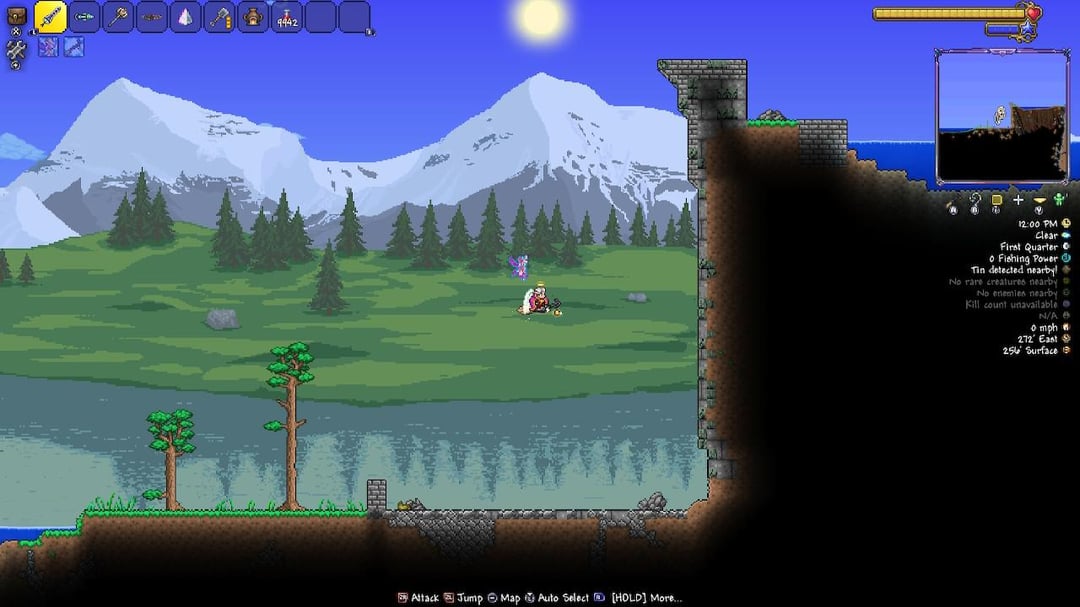1080x607 pixels.
Task: Click the minimap
Action: [x=1001, y=117]
